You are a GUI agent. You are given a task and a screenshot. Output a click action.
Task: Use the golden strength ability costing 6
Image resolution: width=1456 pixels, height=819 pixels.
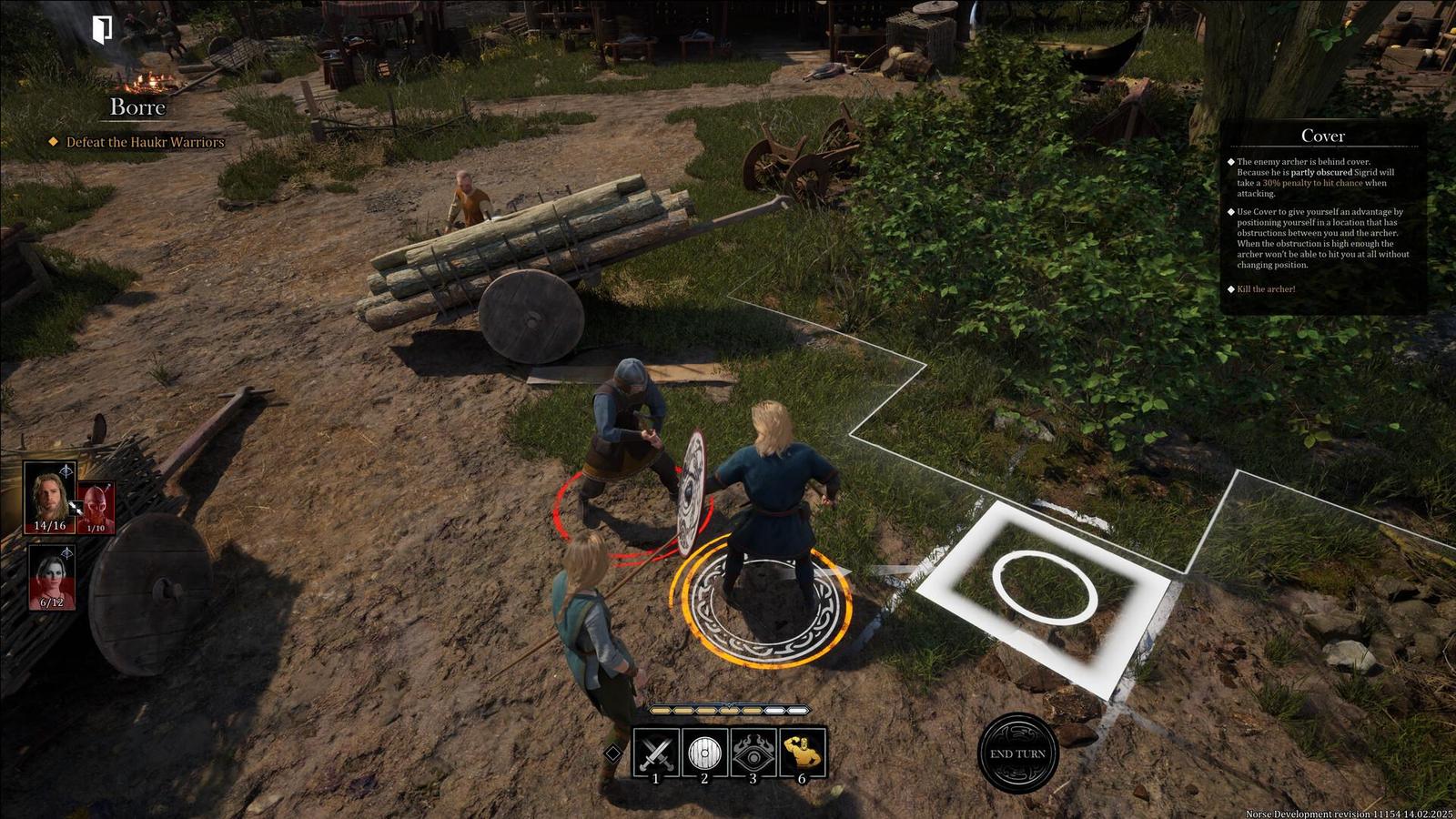[802, 753]
